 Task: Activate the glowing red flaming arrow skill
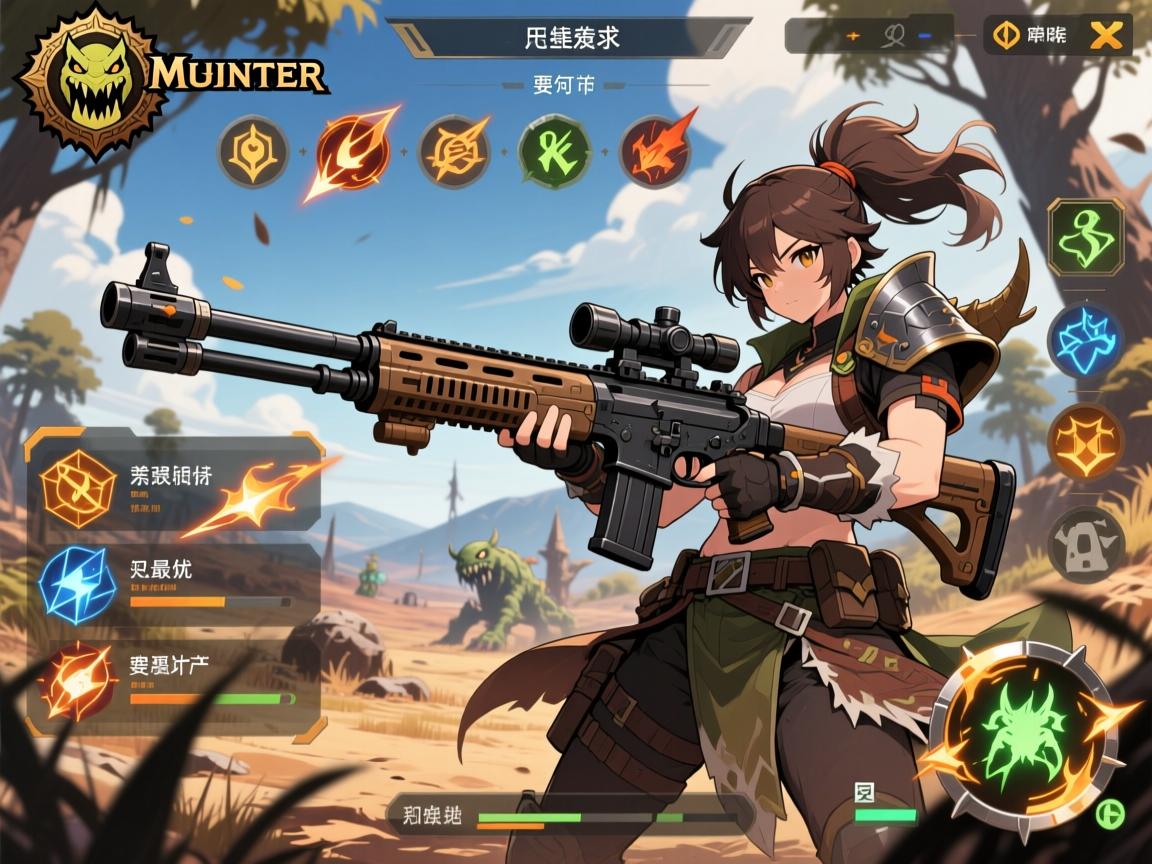tap(352, 152)
